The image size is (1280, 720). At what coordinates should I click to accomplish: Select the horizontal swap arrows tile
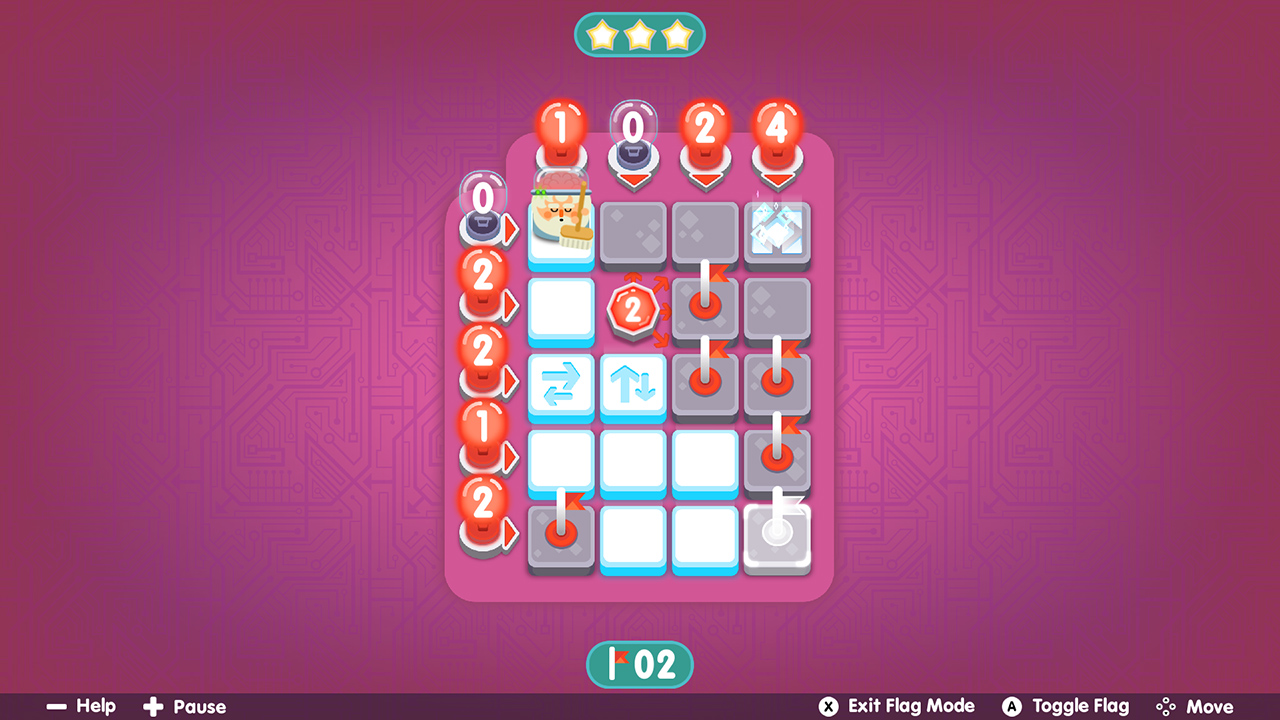[561, 385]
